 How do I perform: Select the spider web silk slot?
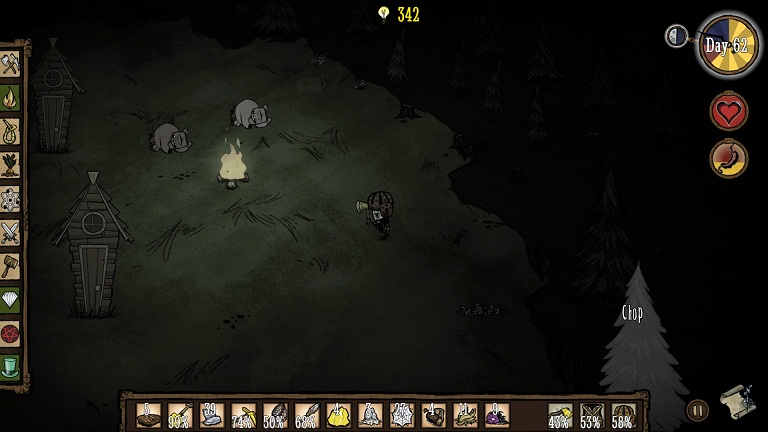pos(402,415)
